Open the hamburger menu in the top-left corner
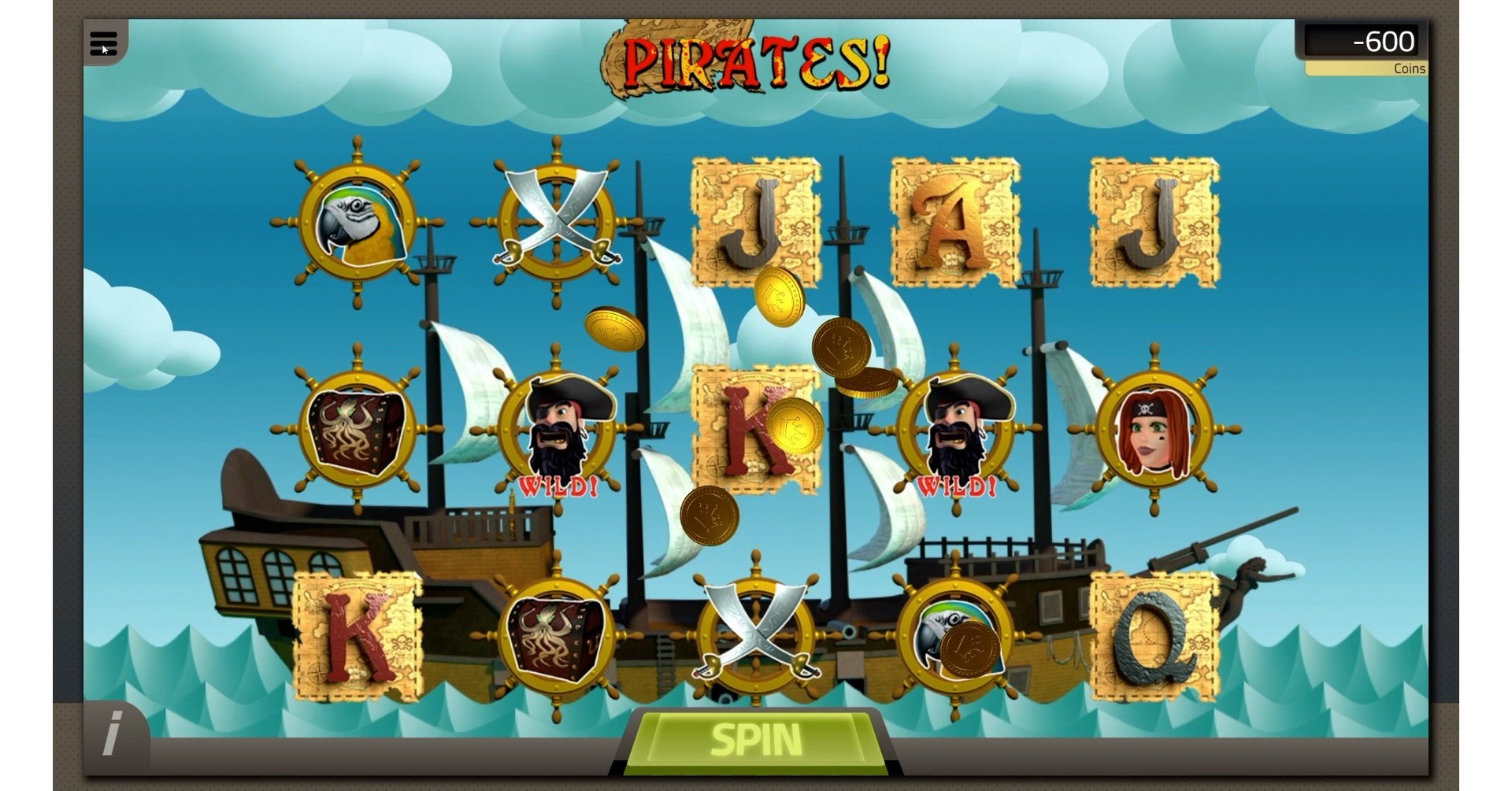This screenshot has width=1512, height=791. coord(105,43)
